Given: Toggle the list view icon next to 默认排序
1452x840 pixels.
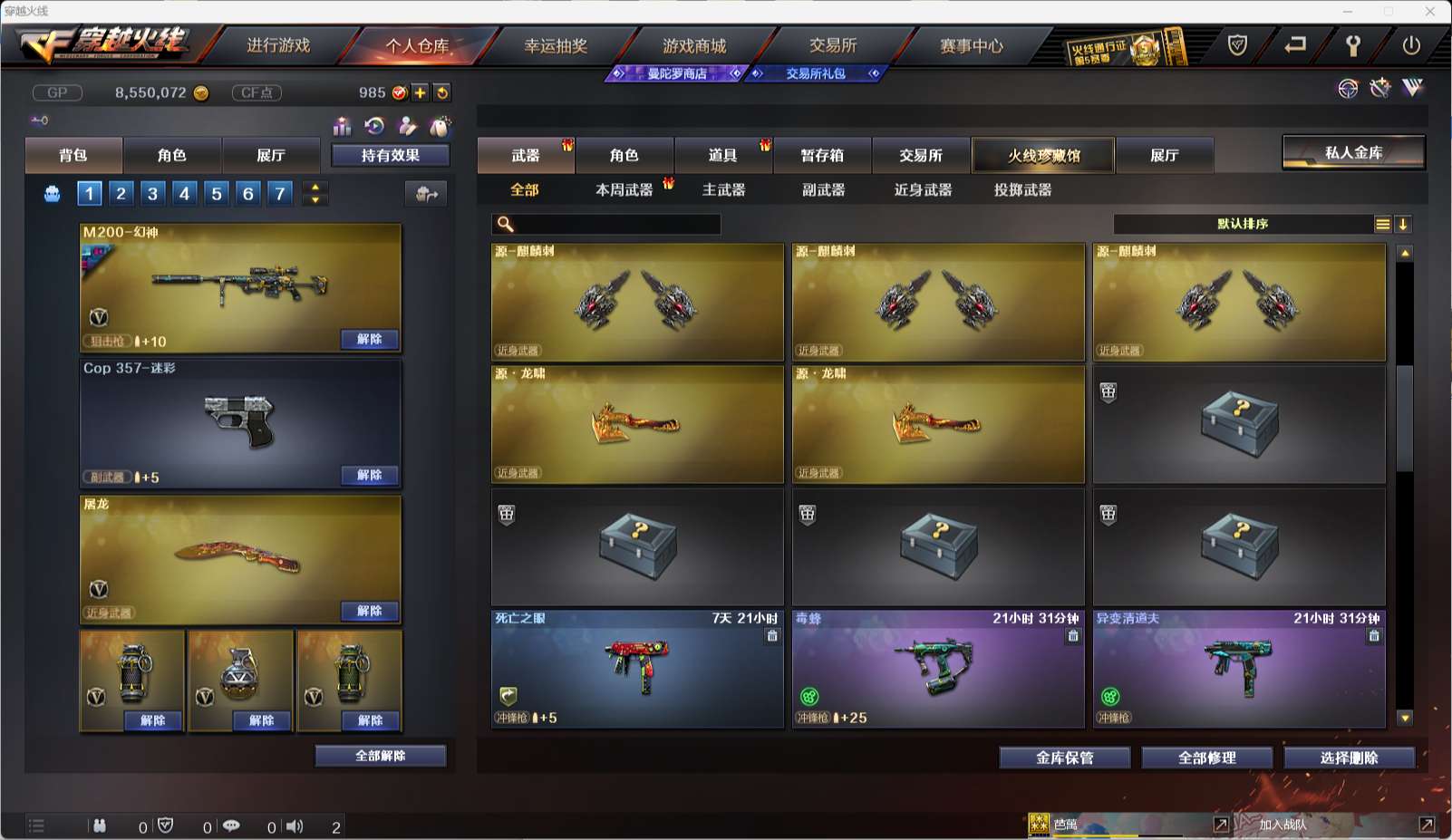Looking at the screenshot, I should pos(1382,224).
